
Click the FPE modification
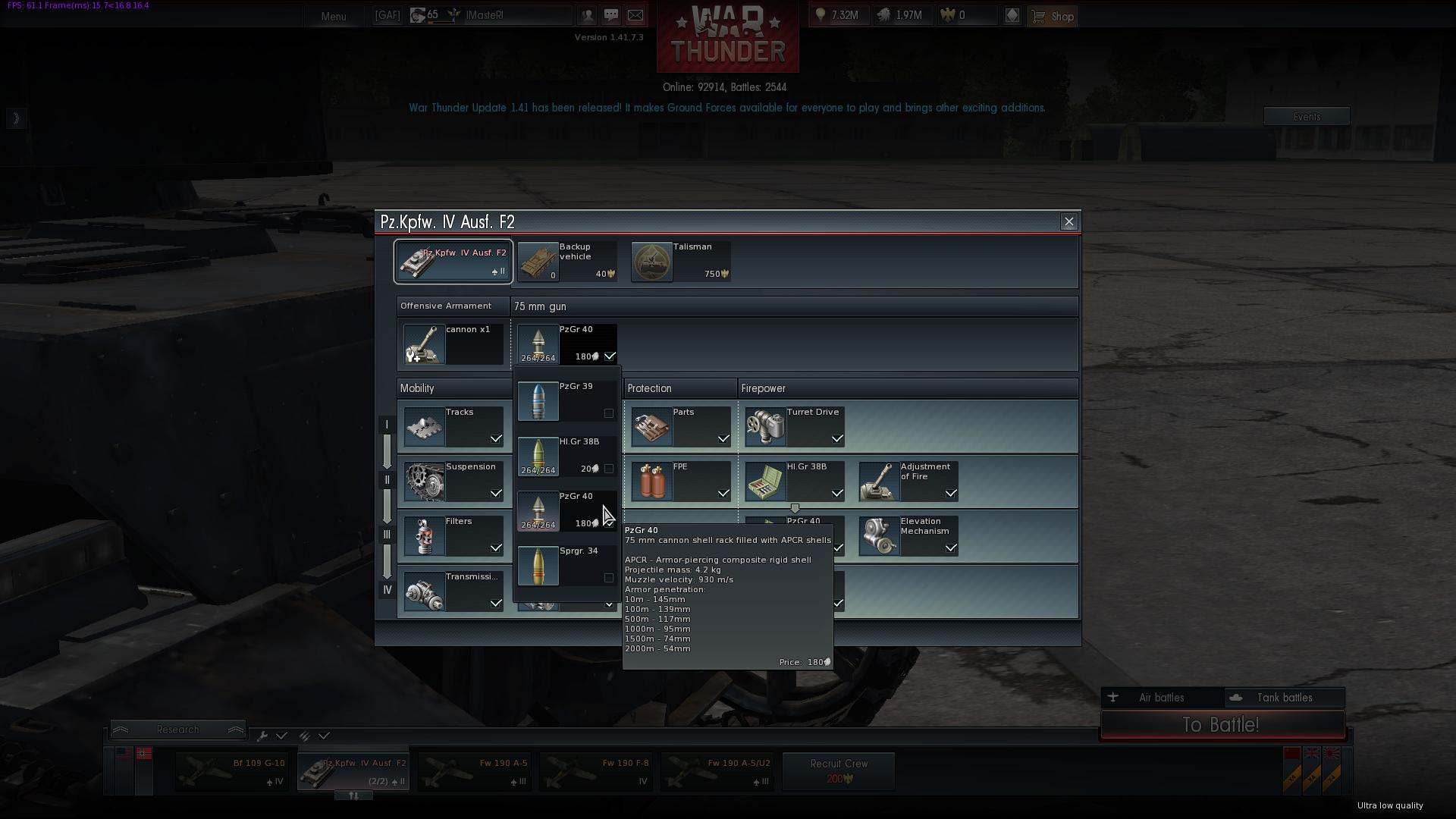click(x=681, y=481)
